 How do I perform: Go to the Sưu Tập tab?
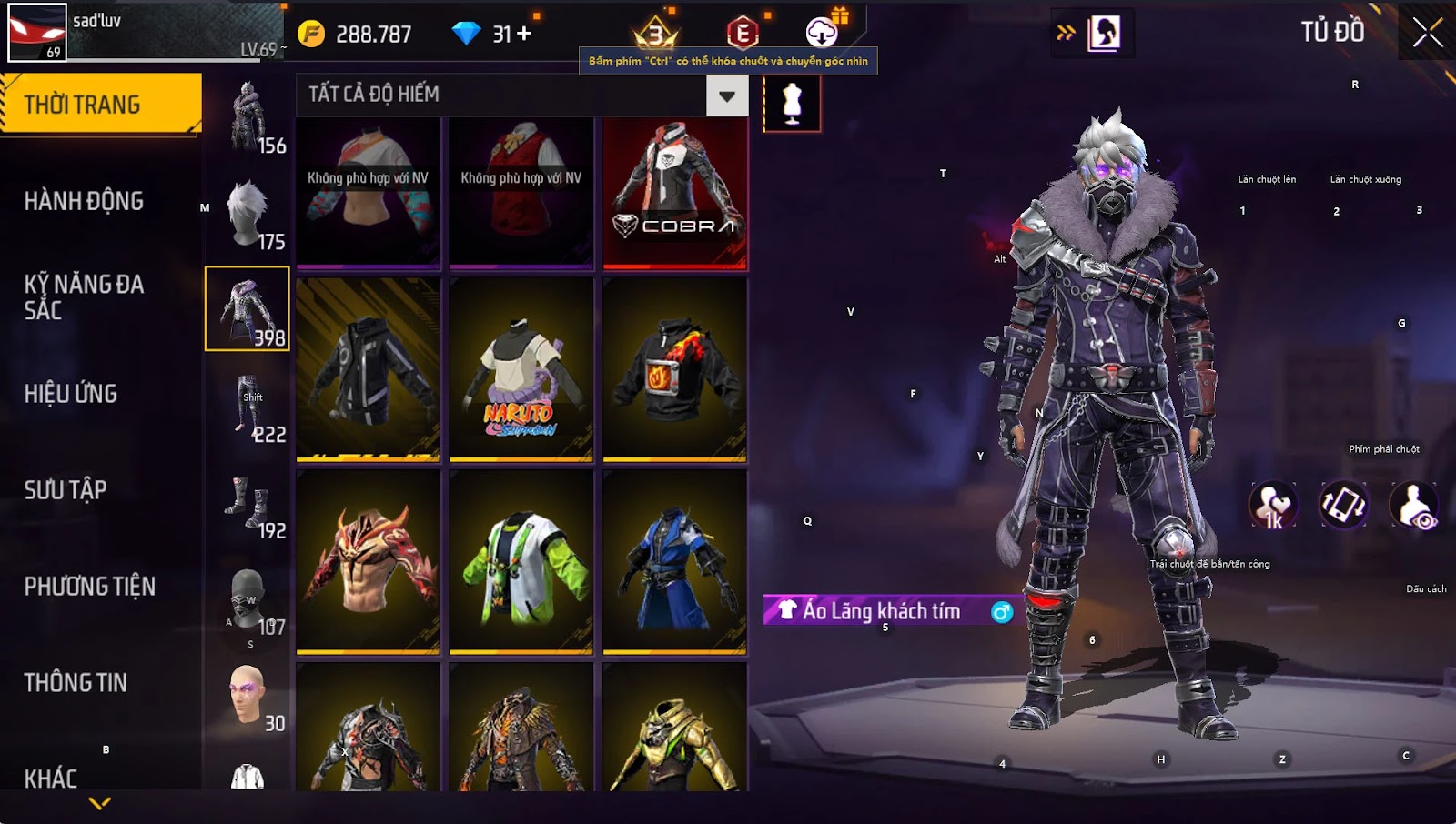(x=66, y=490)
